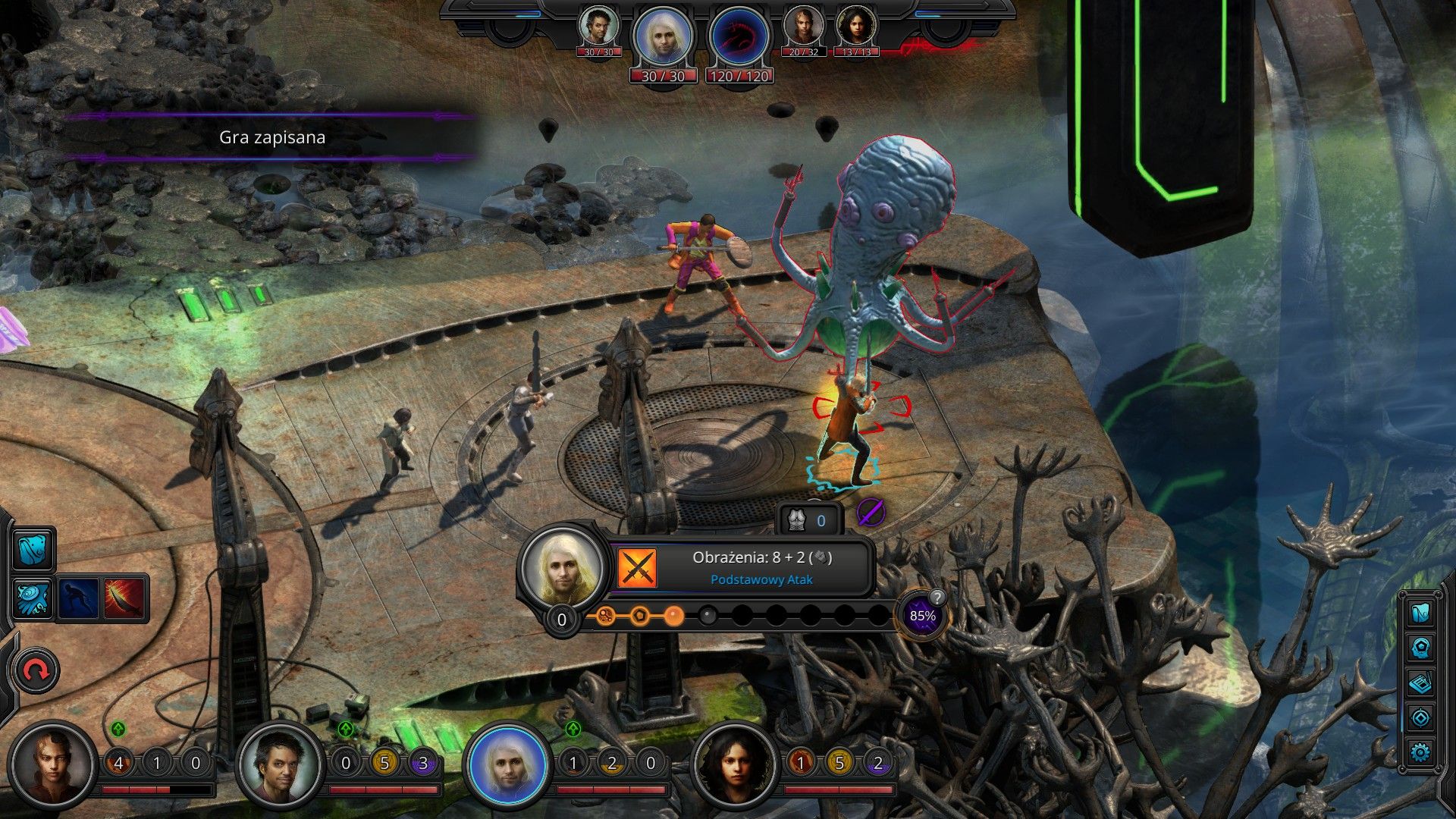This screenshot has height=819, width=1456.
Task: Select the dark-haired woman party portrait
Action: [x=734, y=763]
